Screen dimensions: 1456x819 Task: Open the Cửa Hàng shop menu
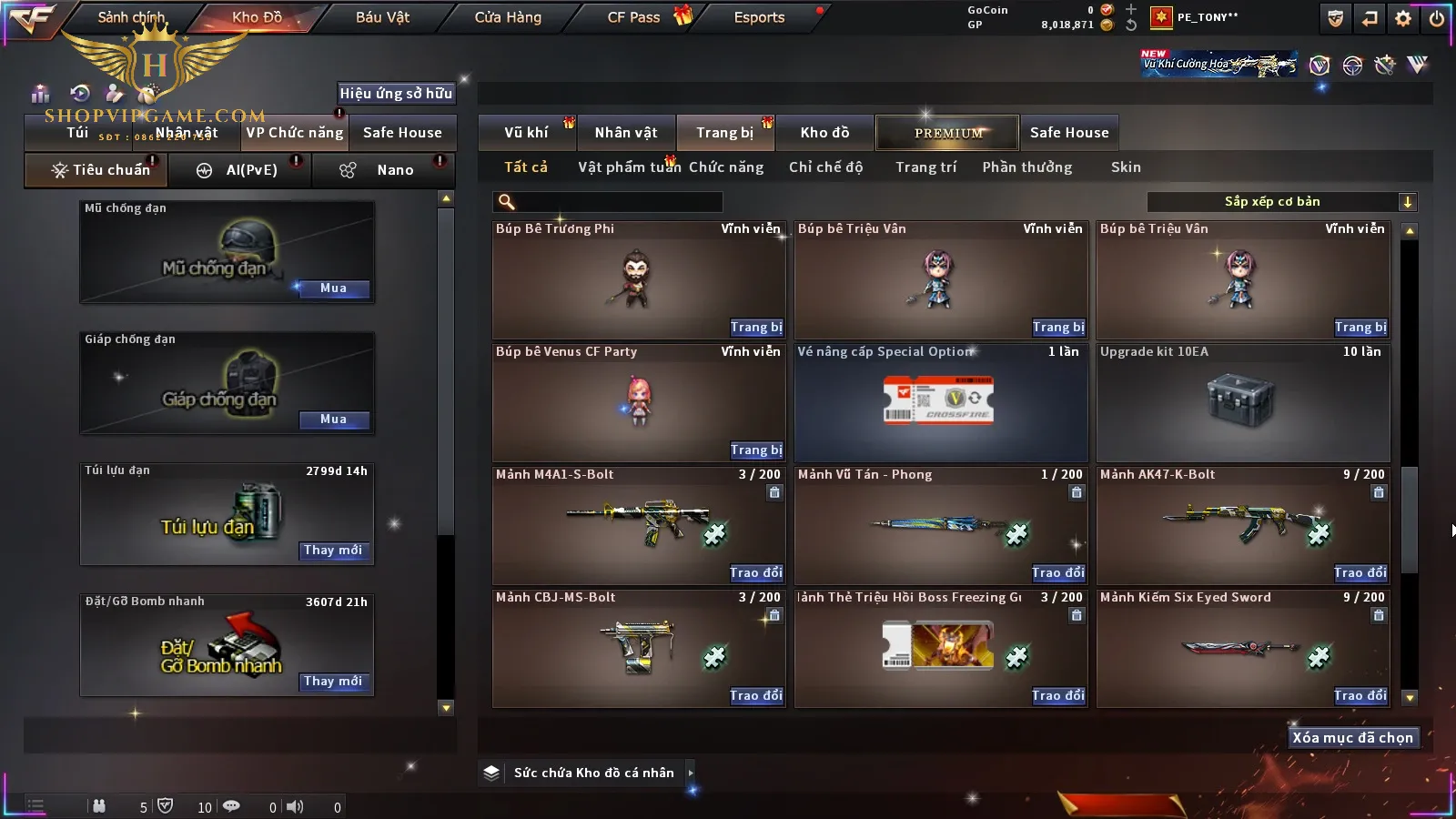[x=508, y=17]
